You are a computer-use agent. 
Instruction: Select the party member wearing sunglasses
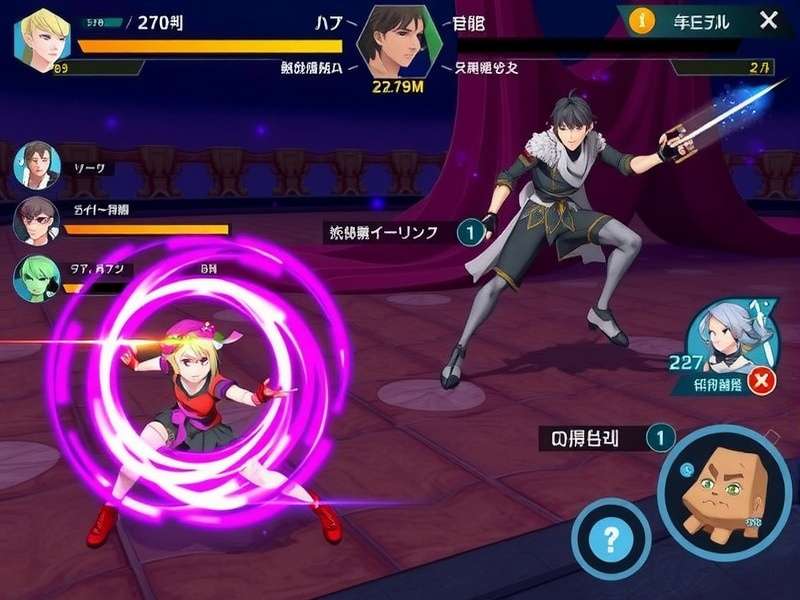point(37,222)
